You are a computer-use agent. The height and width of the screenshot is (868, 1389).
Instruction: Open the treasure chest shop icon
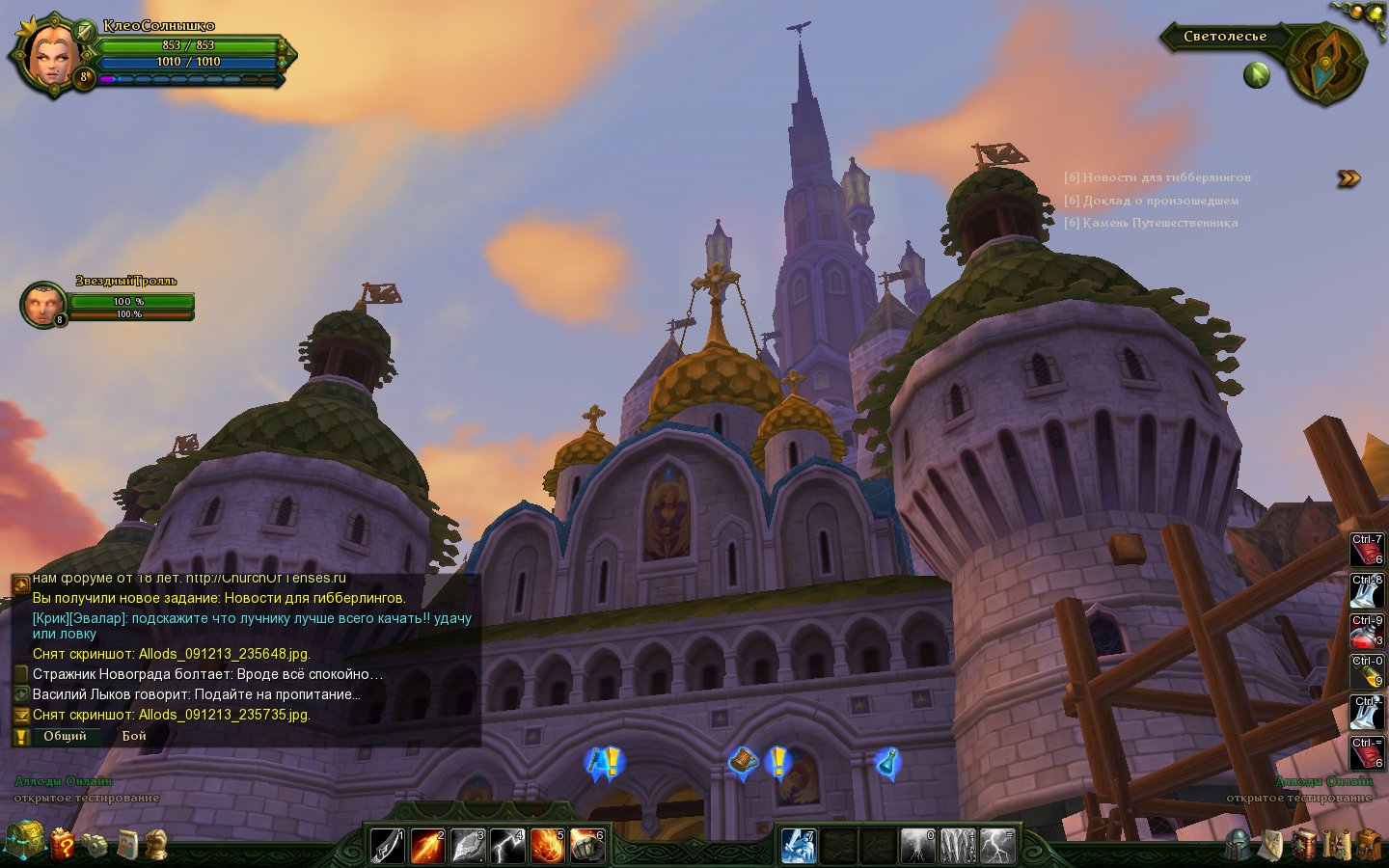24,841
